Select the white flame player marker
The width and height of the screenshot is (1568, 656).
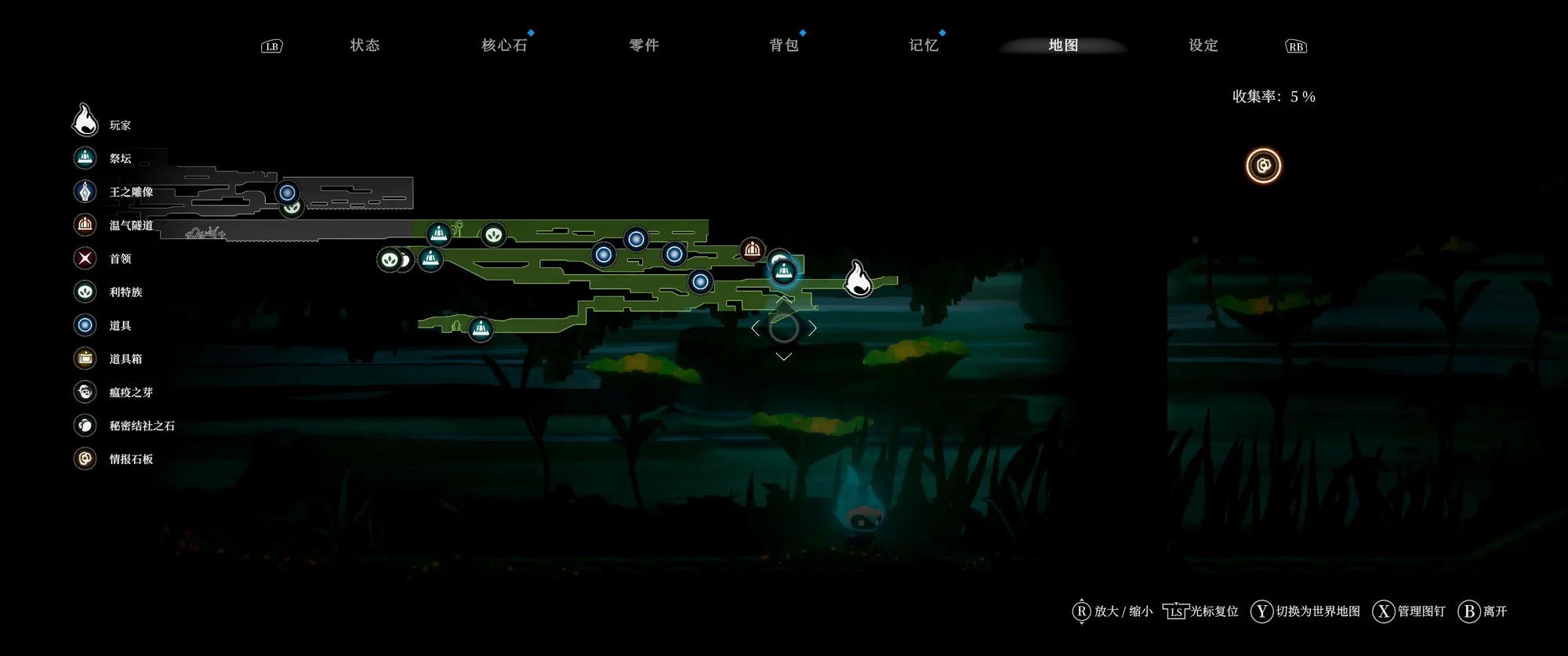point(858,278)
